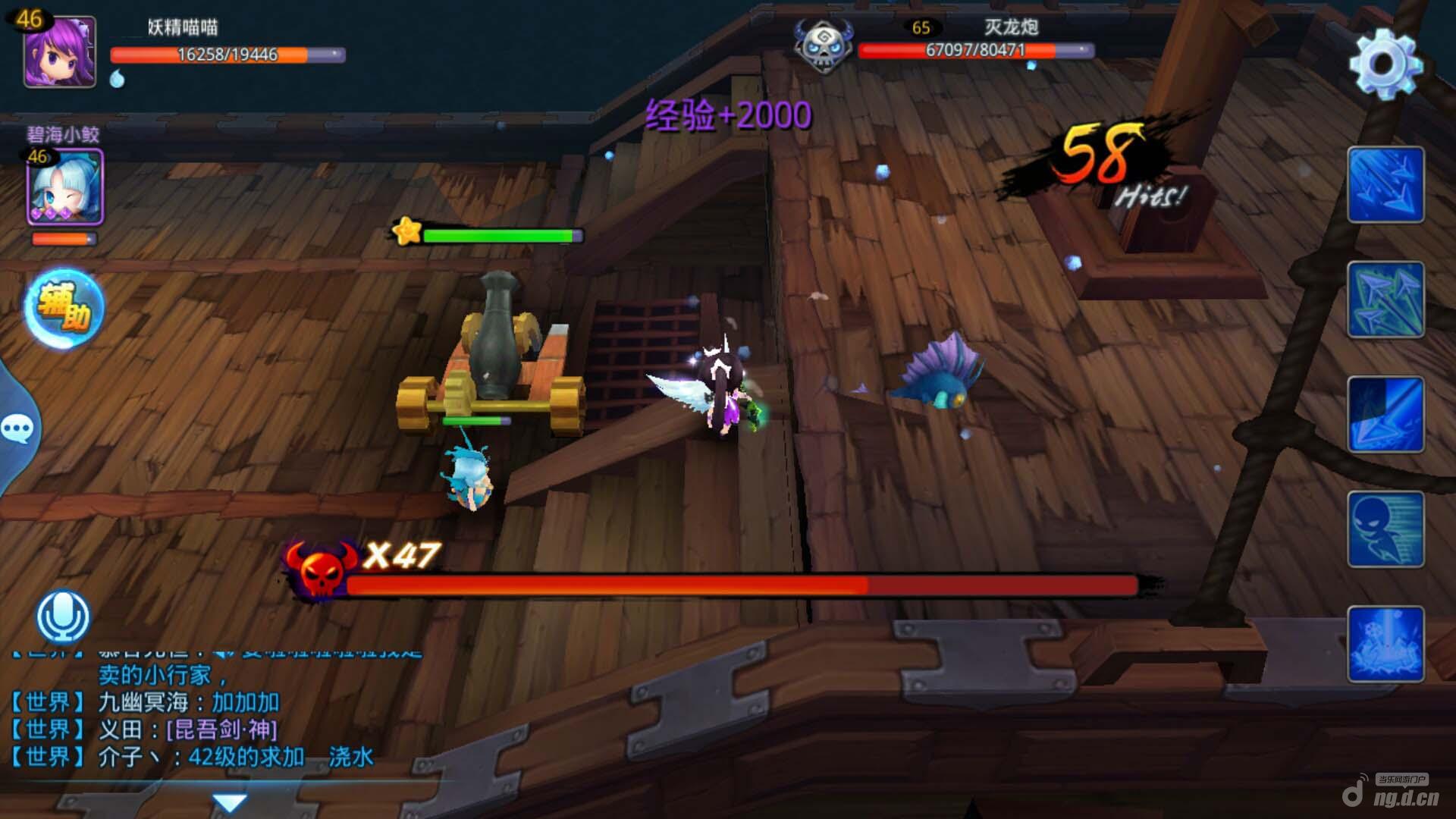1456x819 pixels.
Task: Open the gear settings menu
Action: [1385, 64]
